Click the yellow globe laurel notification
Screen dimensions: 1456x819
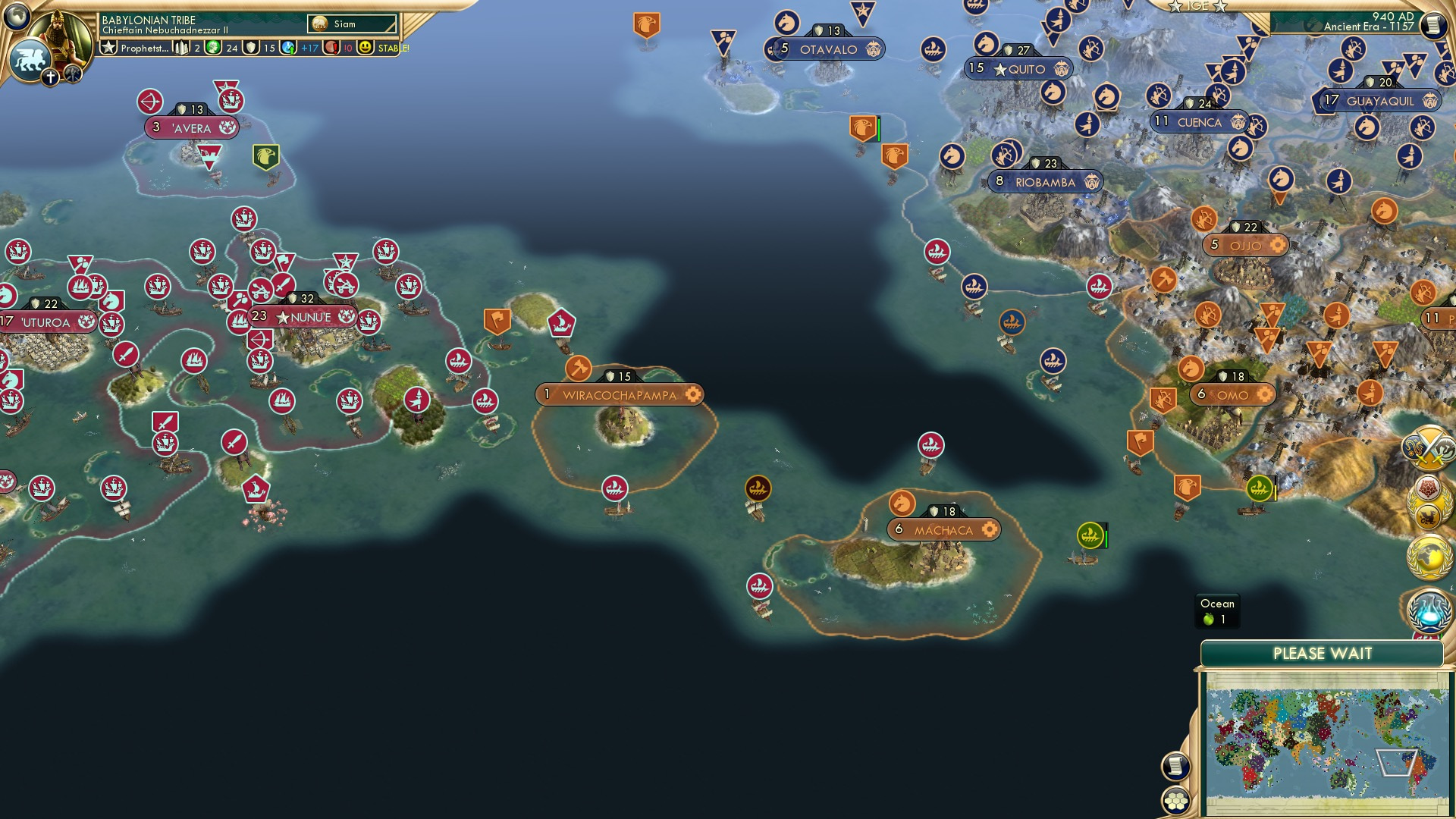pyautogui.click(x=1429, y=556)
